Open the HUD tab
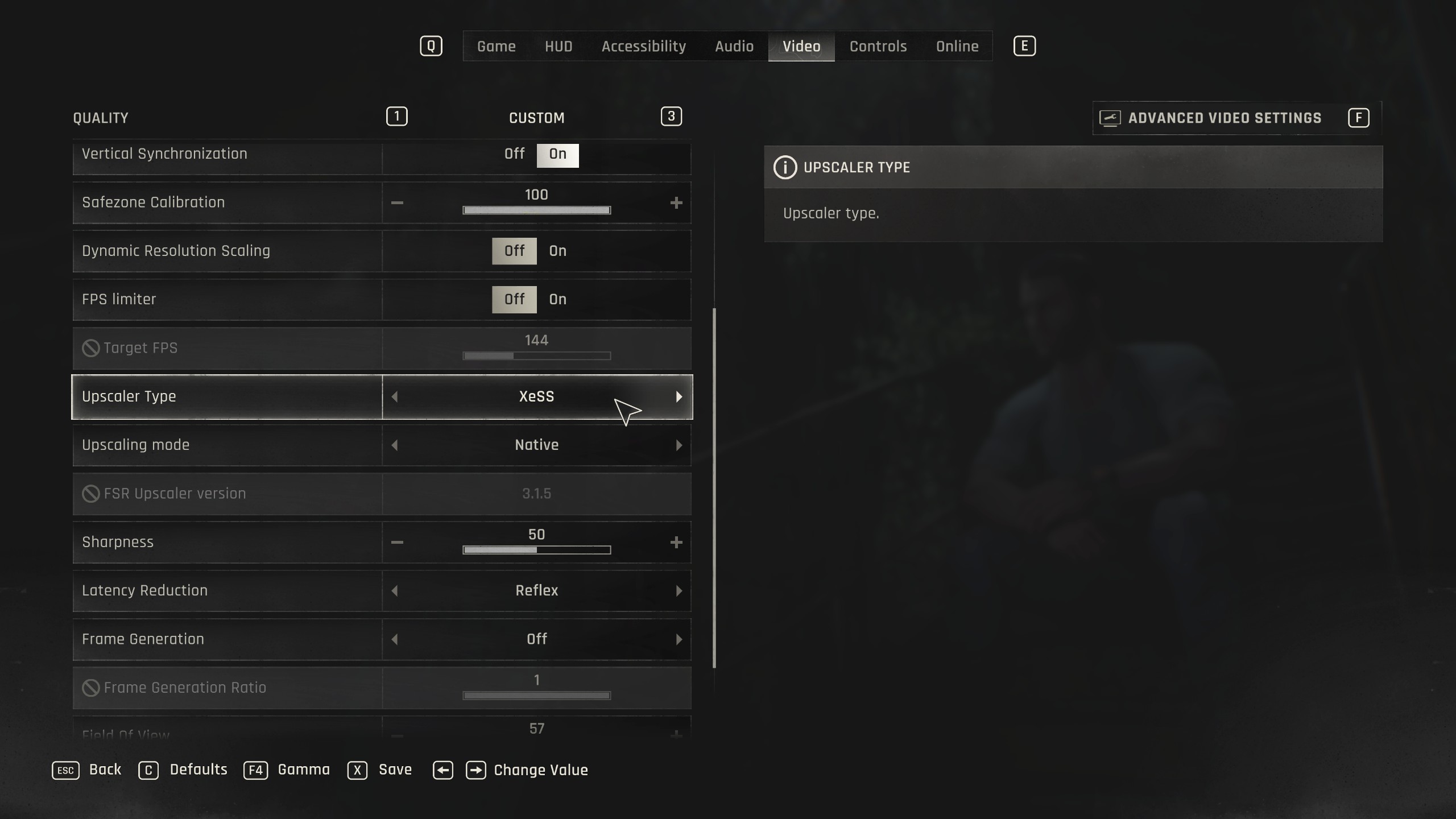 559,46
